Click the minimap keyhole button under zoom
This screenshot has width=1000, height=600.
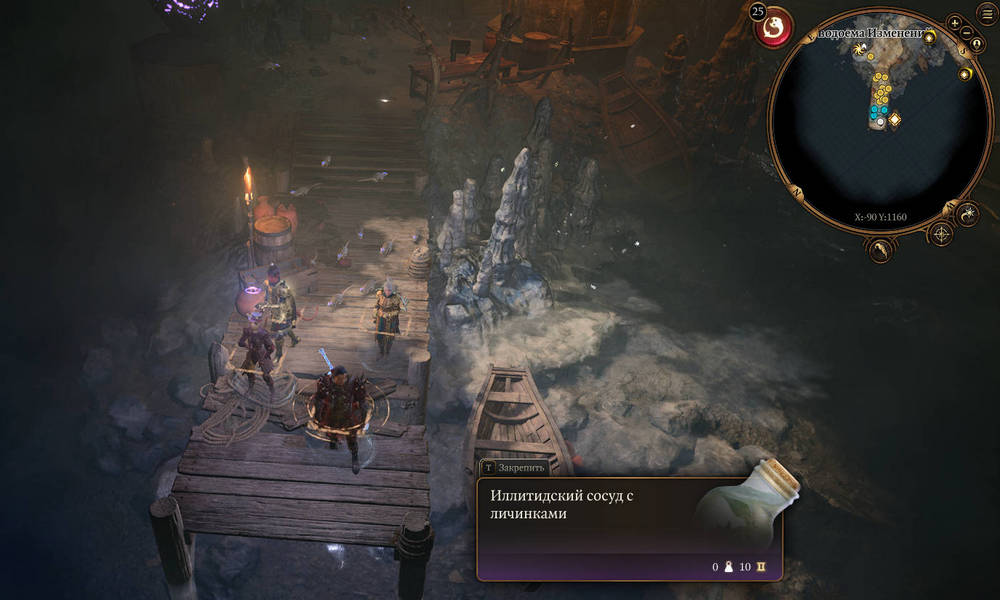pos(975,46)
